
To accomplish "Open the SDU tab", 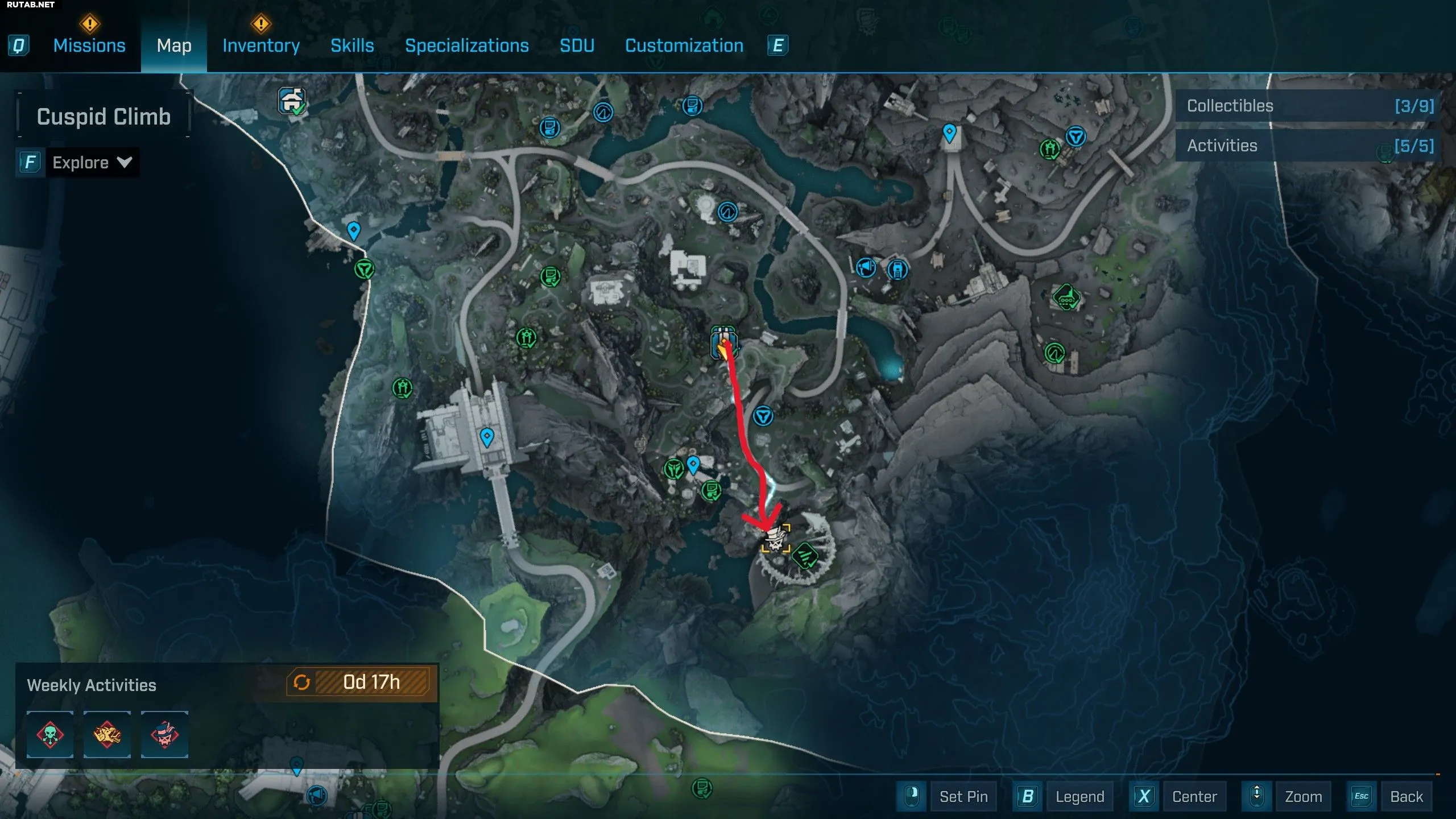I will pos(577,45).
